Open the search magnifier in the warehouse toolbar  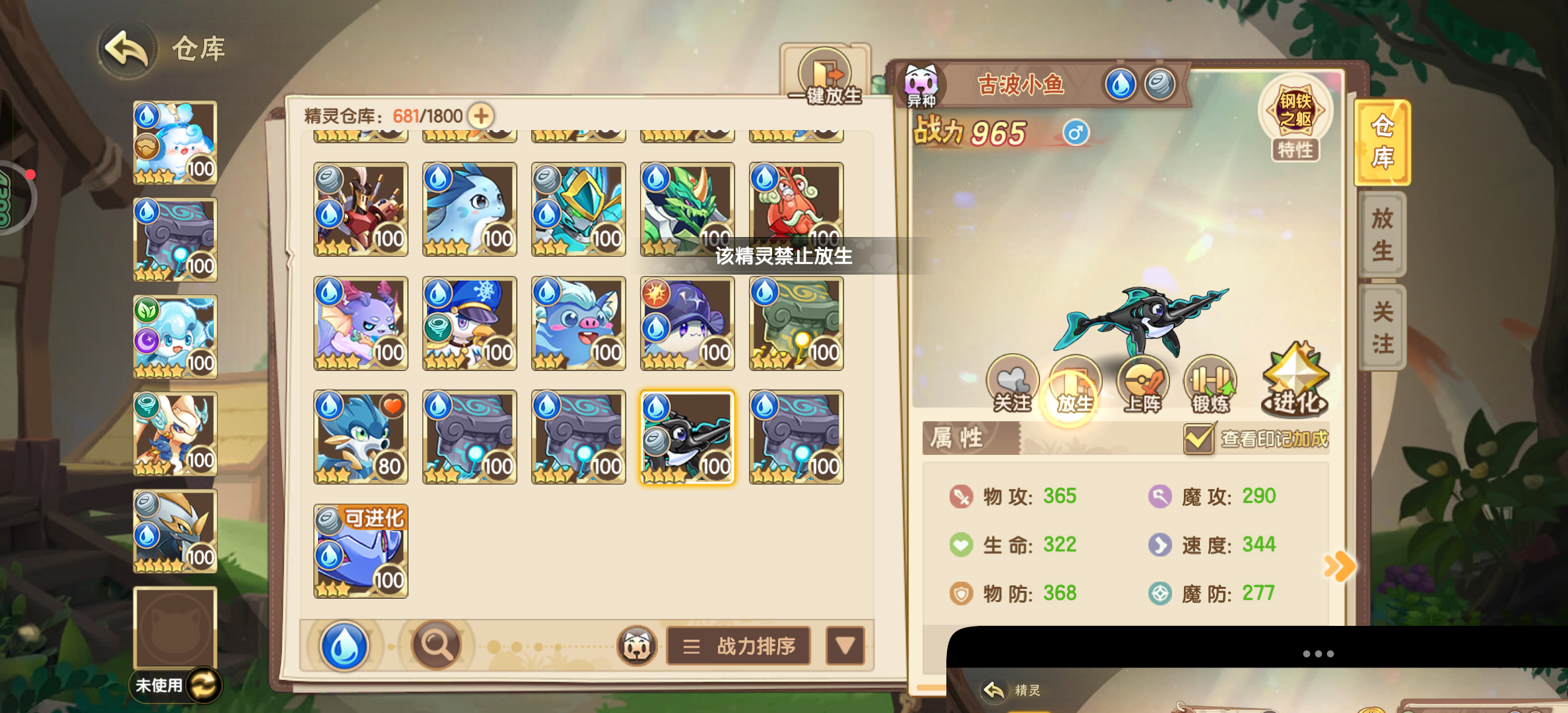coord(435,646)
